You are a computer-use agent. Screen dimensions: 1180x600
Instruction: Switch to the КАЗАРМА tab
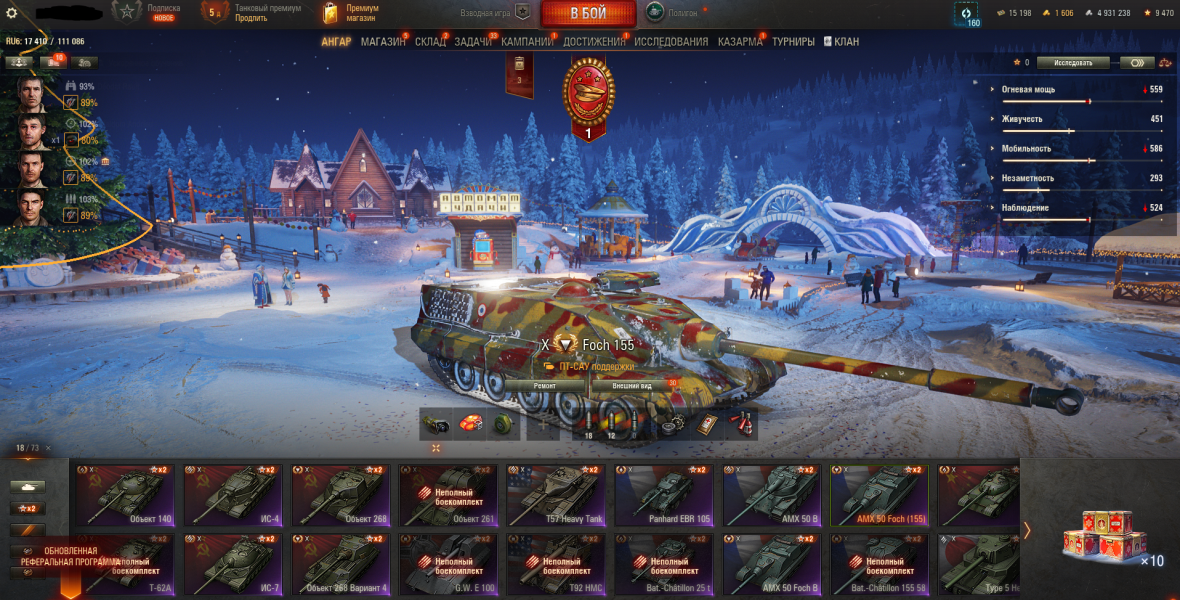[740, 42]
